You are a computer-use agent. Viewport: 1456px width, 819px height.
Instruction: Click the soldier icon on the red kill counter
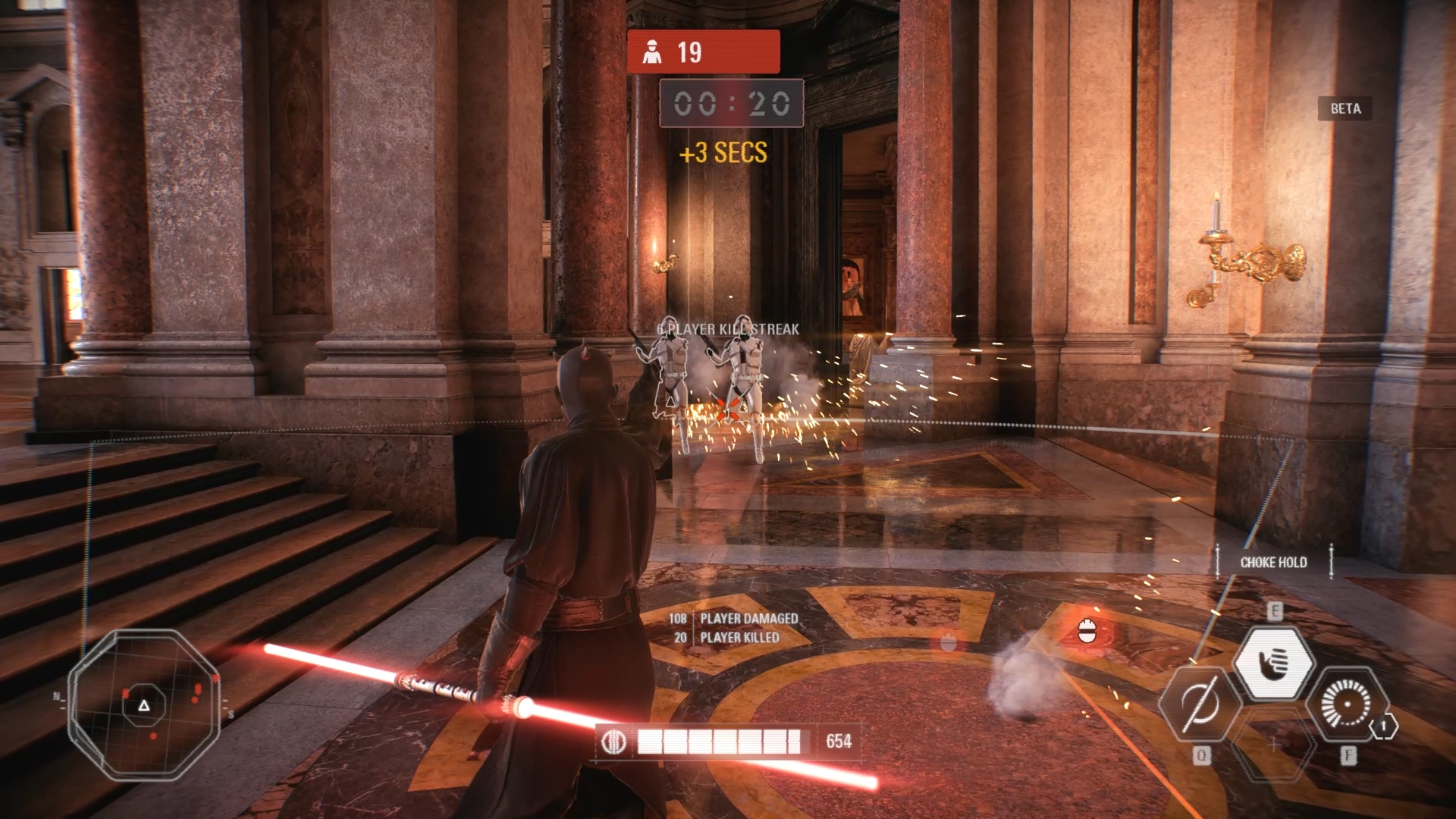(650, 52)
